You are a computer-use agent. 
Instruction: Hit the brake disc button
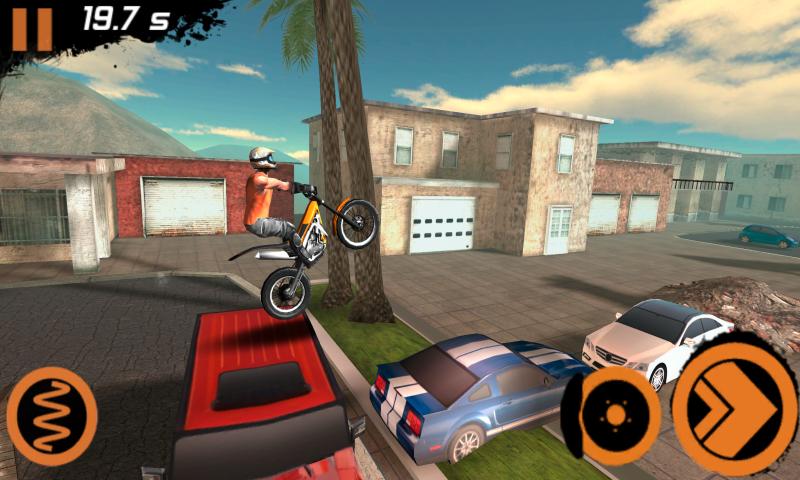click(x=614, y=415)
